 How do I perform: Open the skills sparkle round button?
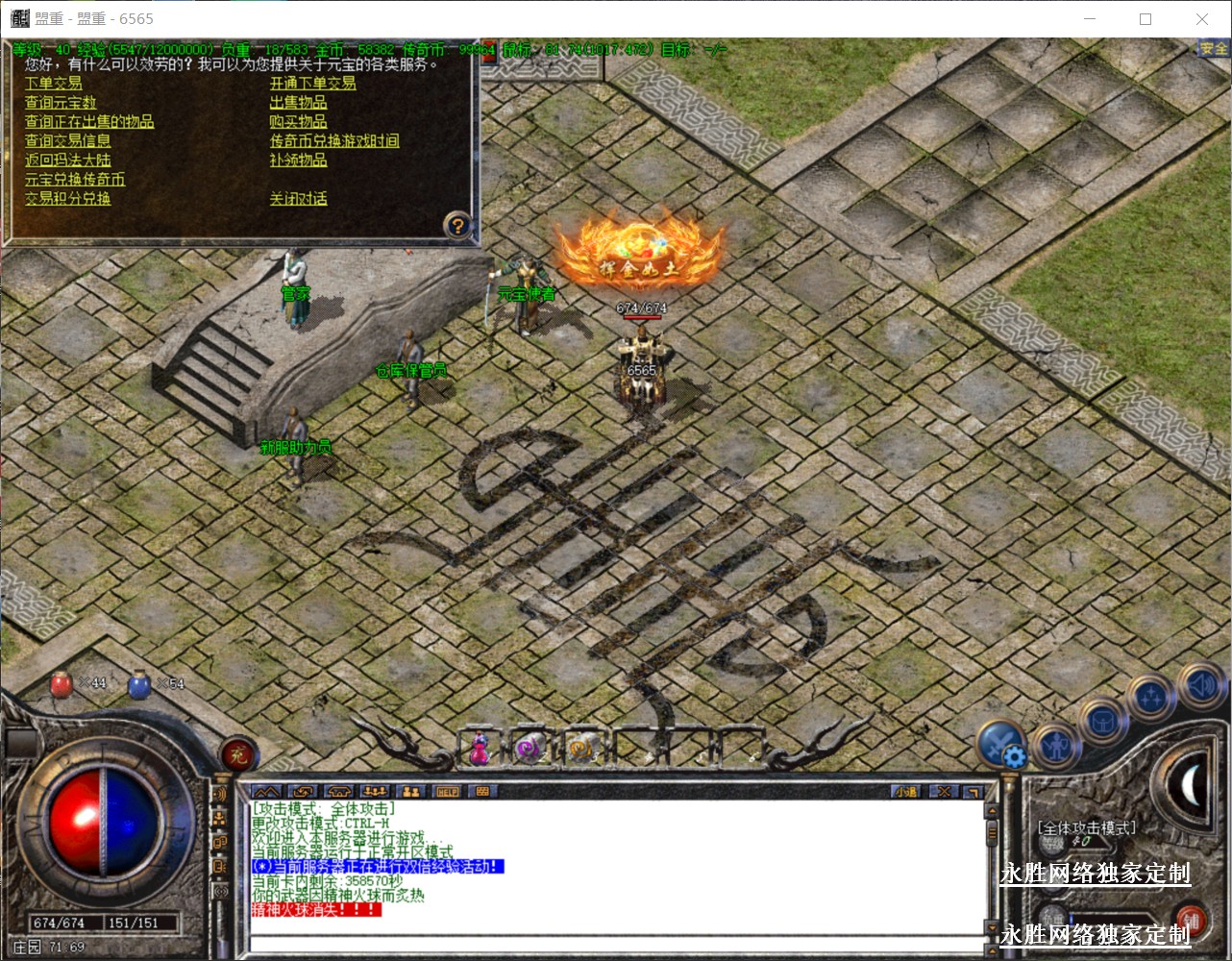pyautogui.click(x=1150, y=697)
